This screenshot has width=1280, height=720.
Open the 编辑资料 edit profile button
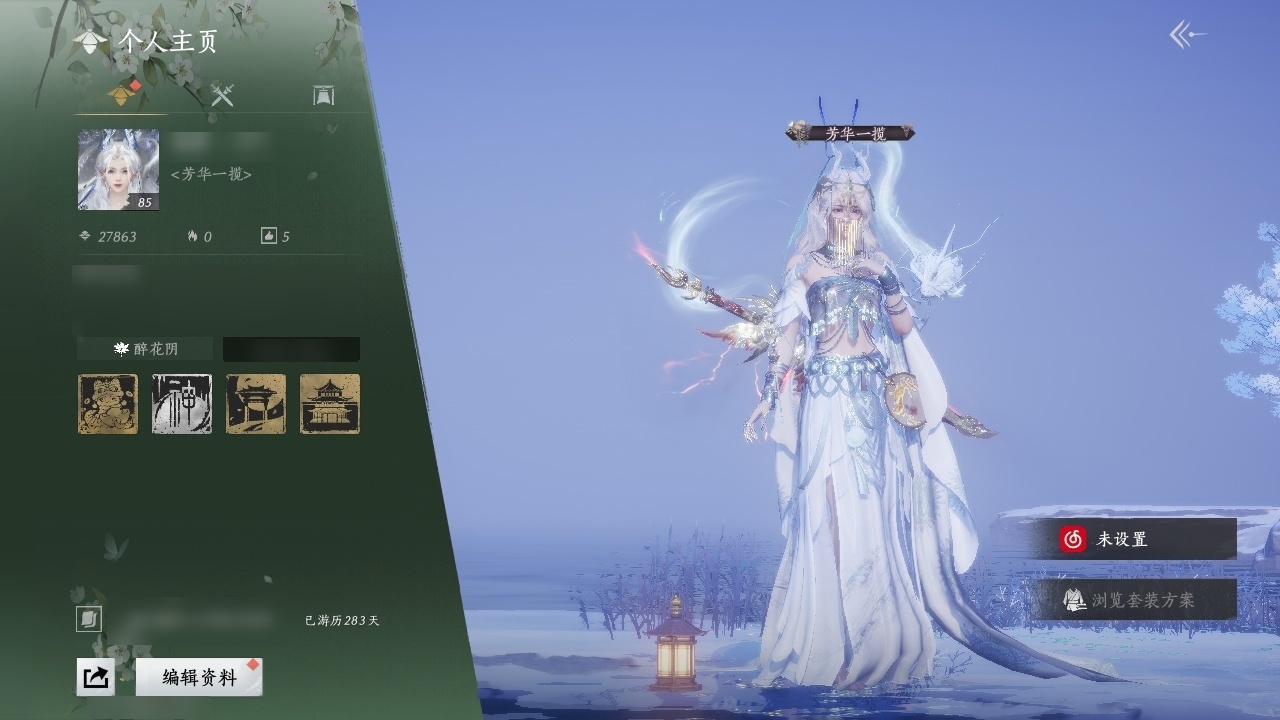click(199, 677)
